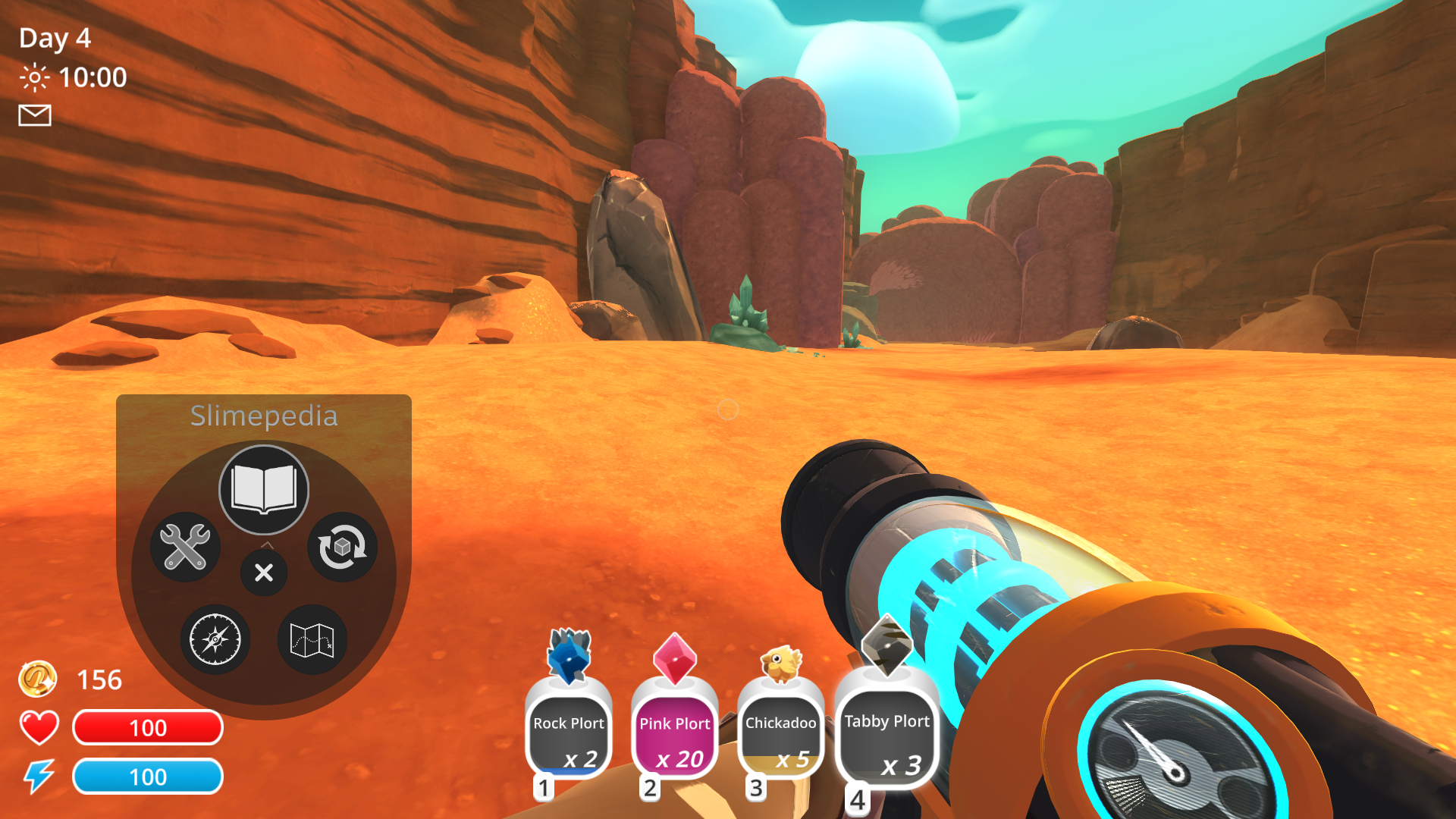Screen dimensions: 1456x819
Task: Click the red health bar
Action: click(x=147, y=727)
